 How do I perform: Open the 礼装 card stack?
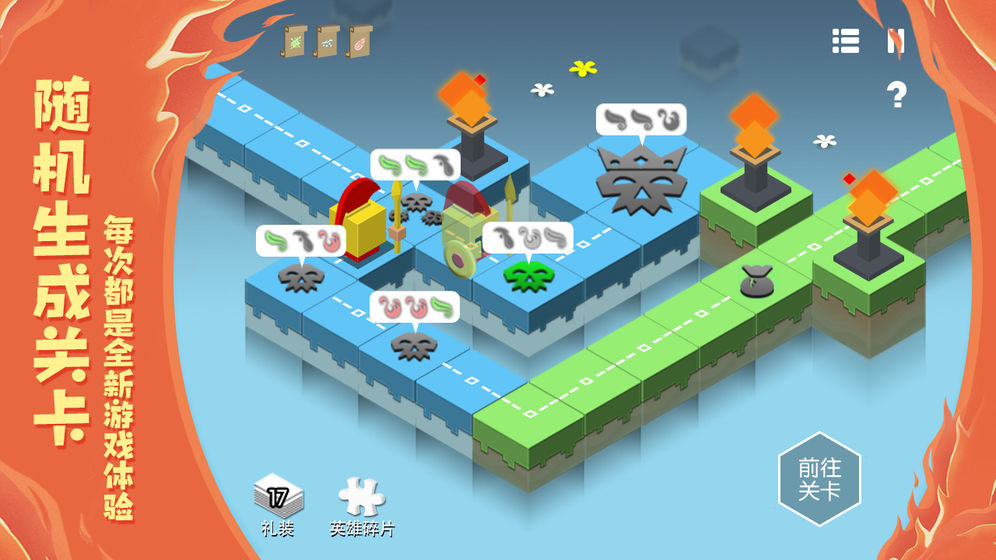[x=278, y=495]
